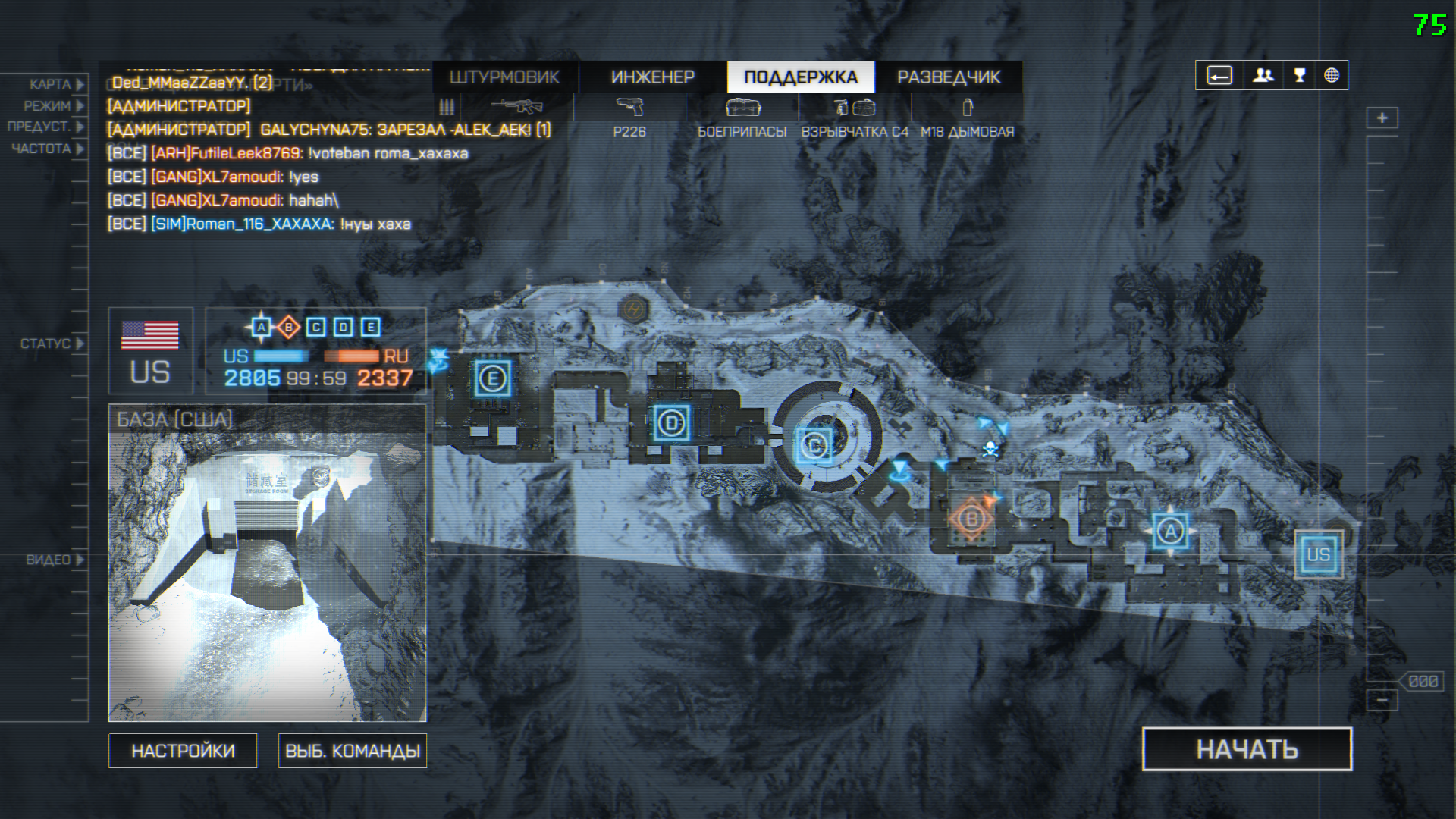
Task: Click the globe icon in top toolbar
Action: [1331, 76]
